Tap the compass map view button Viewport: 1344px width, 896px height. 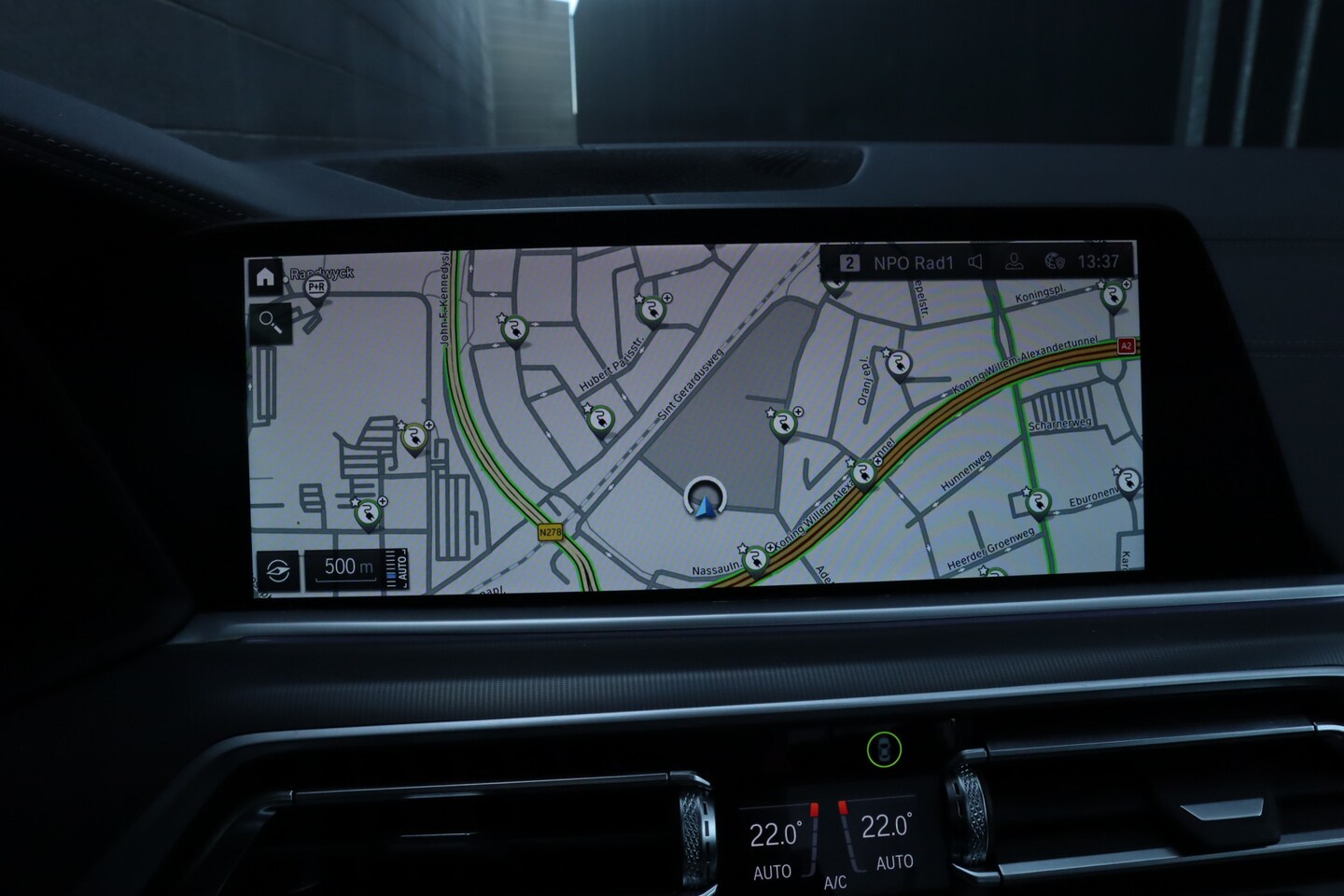point(278,570)
